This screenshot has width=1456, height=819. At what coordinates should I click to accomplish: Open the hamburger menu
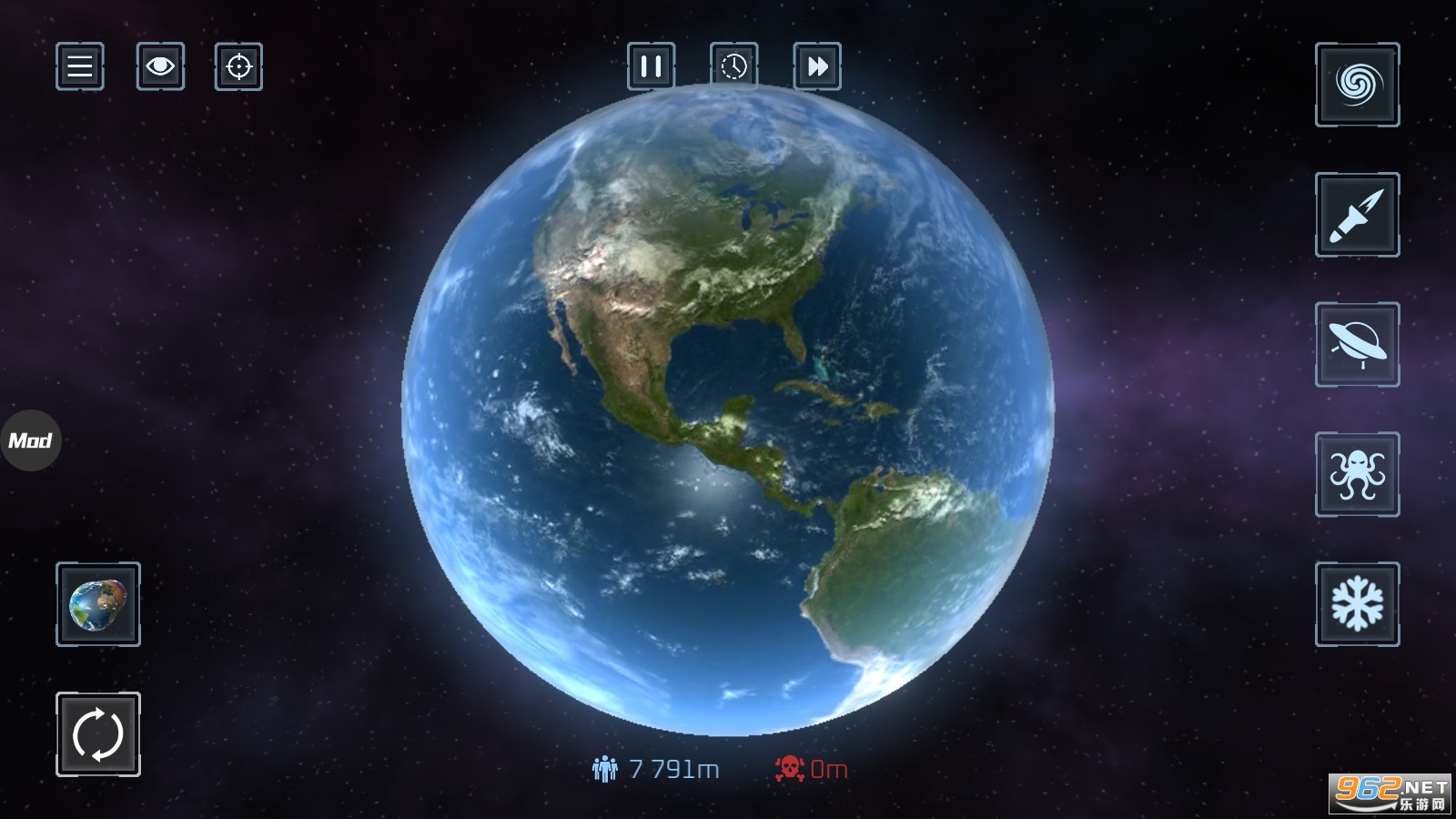point(80,66)
